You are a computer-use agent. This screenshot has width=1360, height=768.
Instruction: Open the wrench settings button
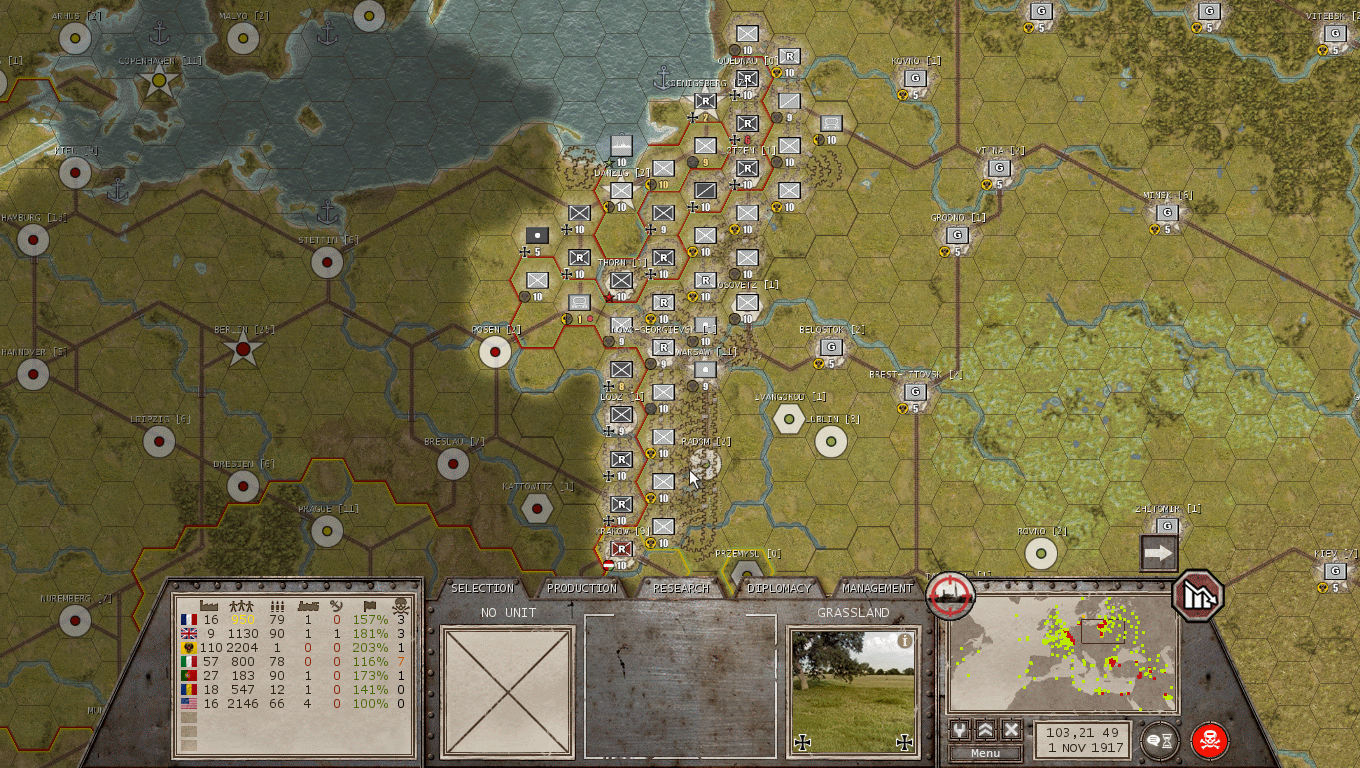tap(960, 730)
